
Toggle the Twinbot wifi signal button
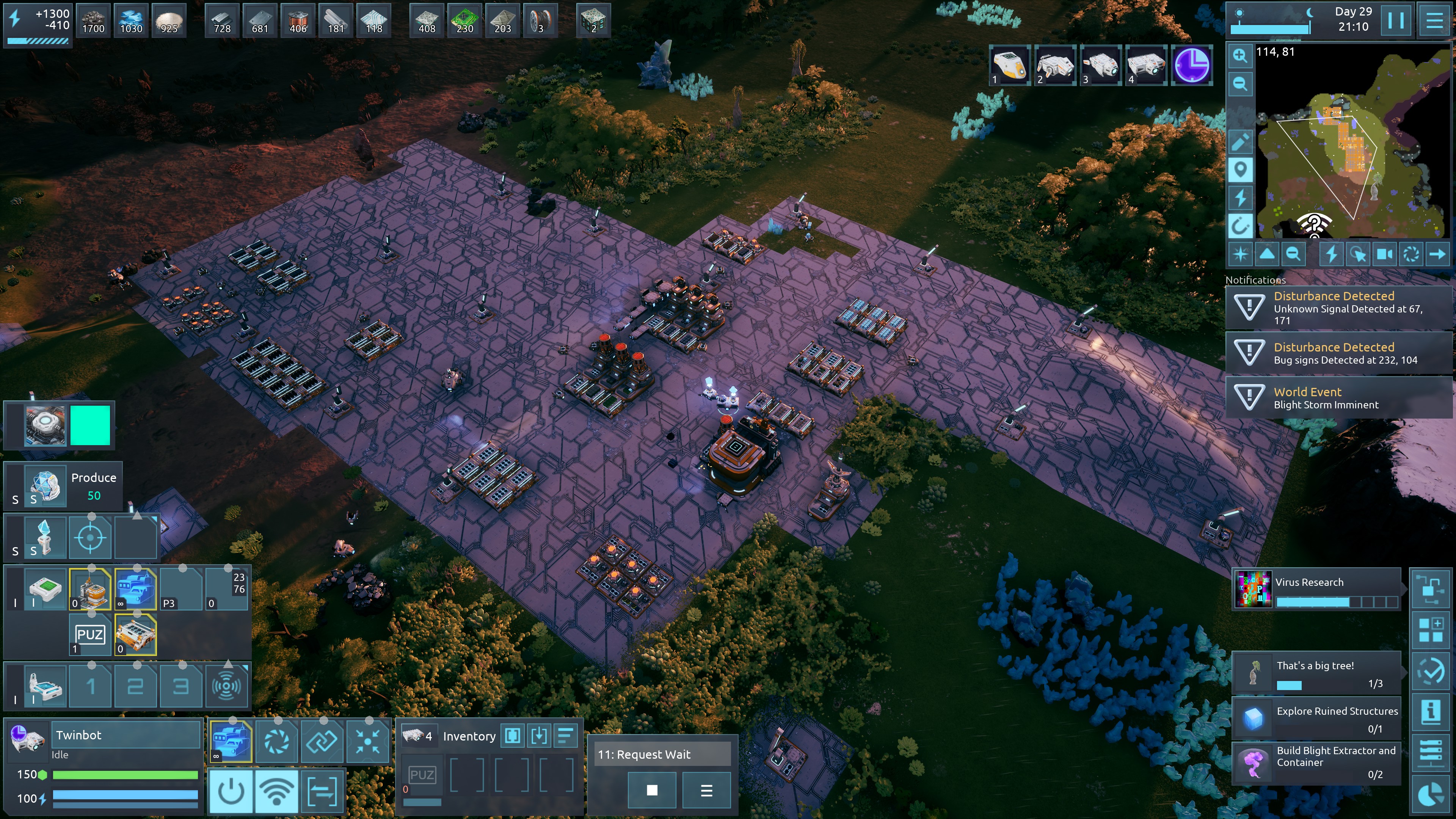pyautogui.click(x=276, y=791)
